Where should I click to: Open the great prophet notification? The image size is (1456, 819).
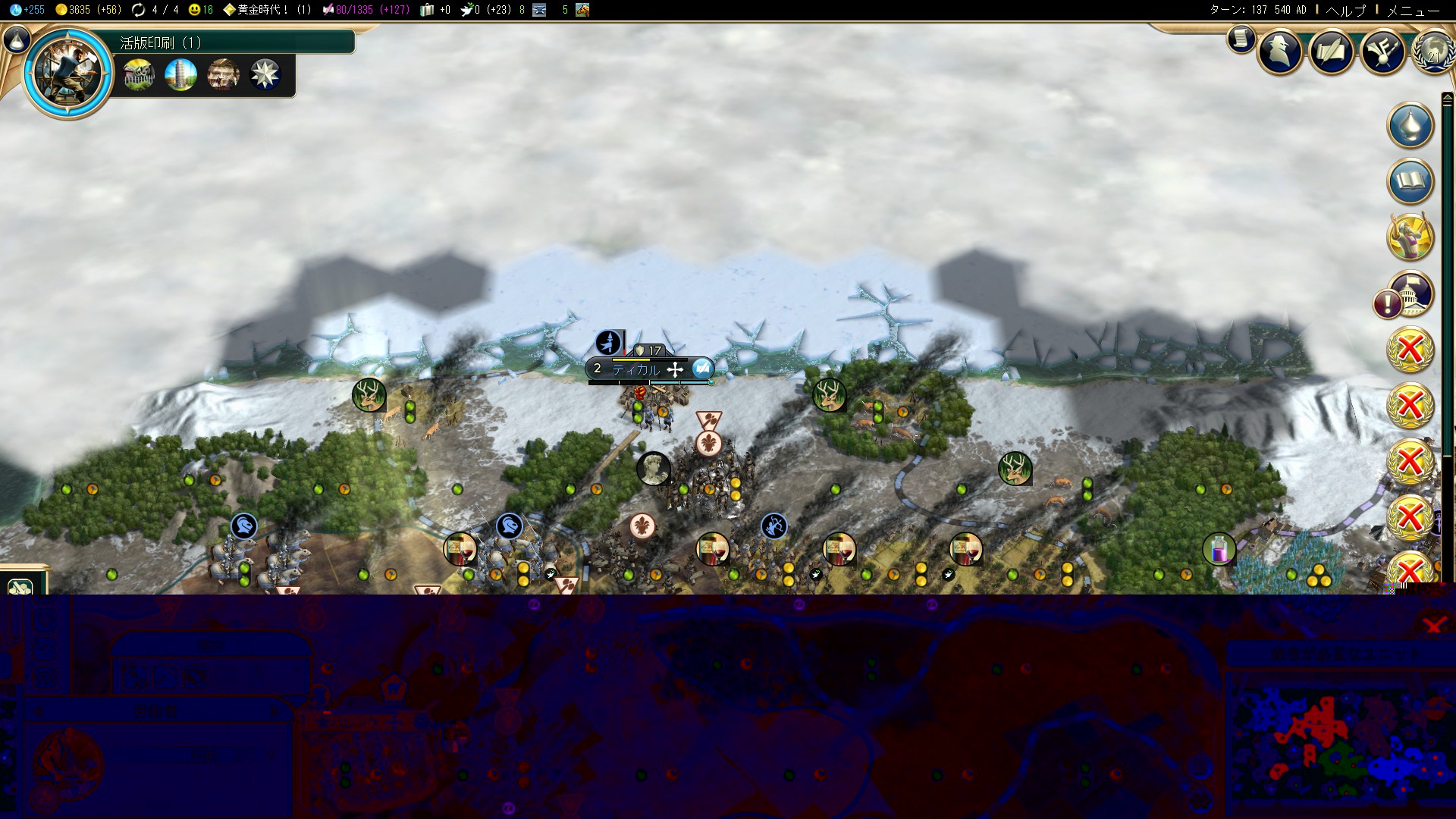1410,237
